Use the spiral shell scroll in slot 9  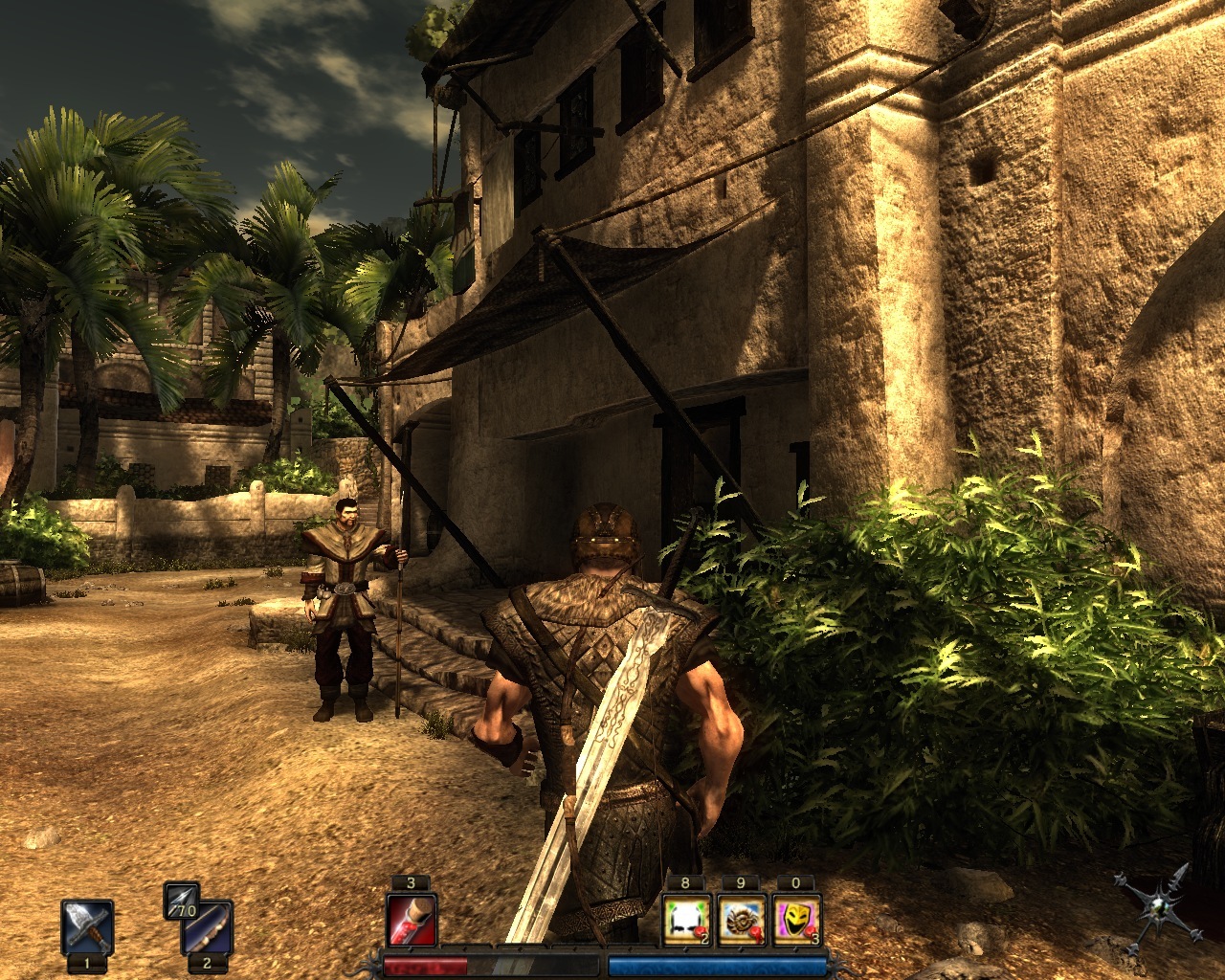click(741, 921)
